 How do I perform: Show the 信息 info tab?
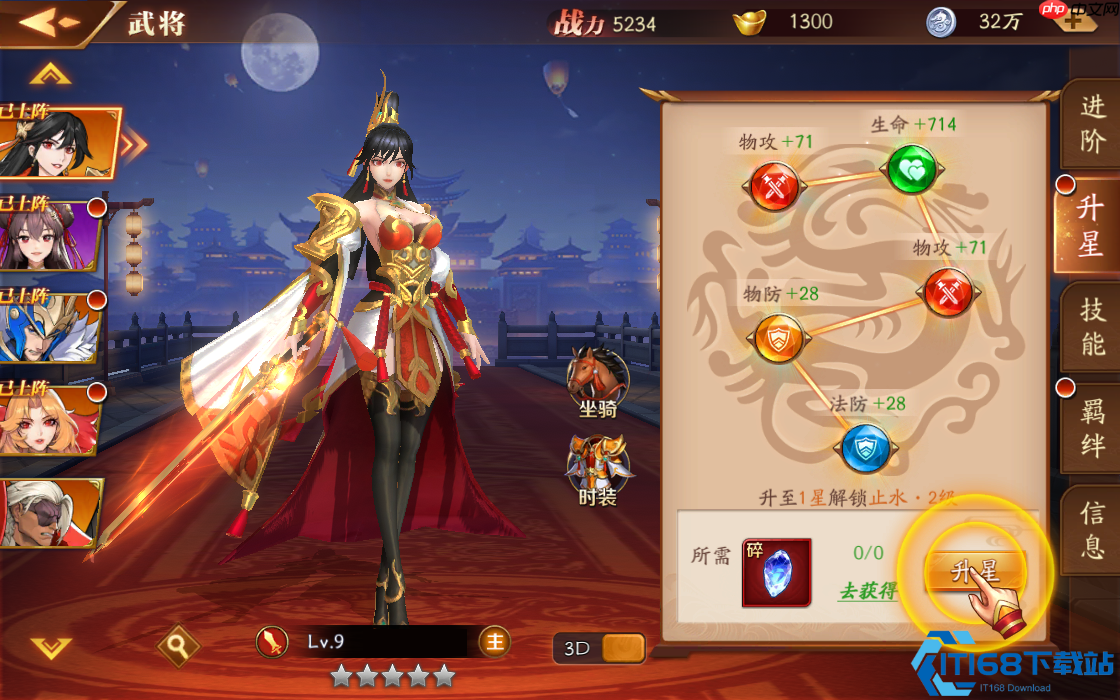pyautogui.click(x=1092, y=530)
